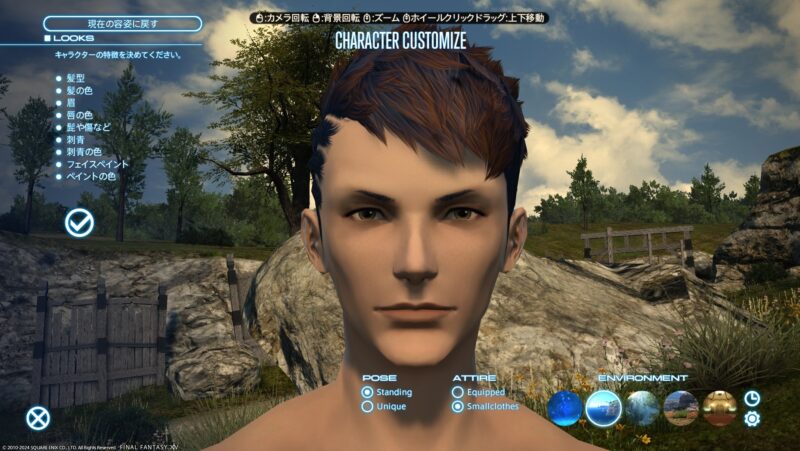
Task: Open the 唇の色 lip color option
Action: pyautogui.click(x=81, y=115)
